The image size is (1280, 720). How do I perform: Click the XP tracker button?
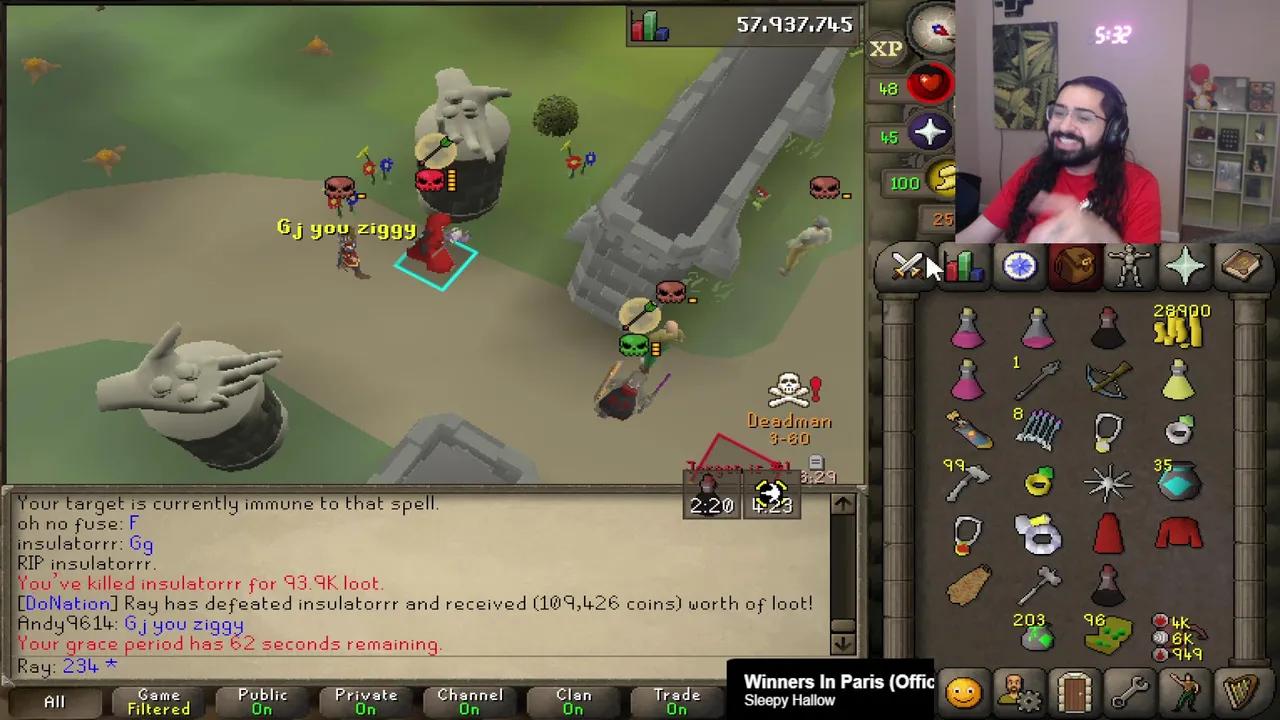886,48
